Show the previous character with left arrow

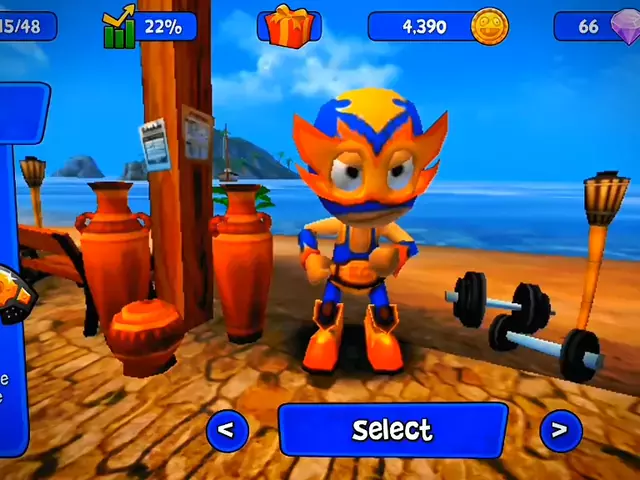tap(227, 430)
